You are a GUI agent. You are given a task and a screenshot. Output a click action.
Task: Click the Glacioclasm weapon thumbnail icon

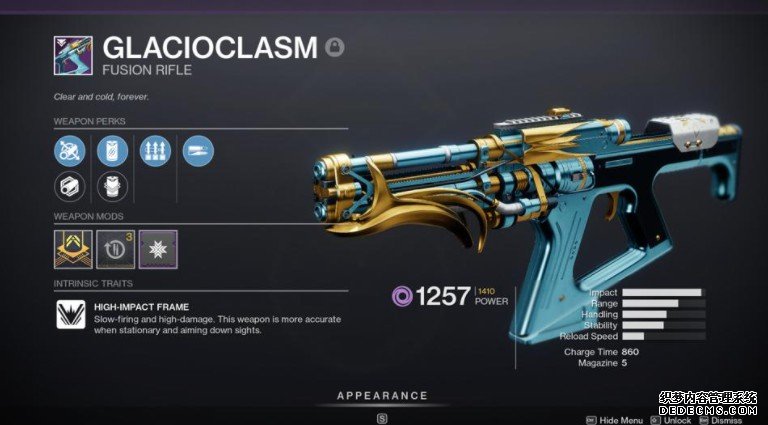[x=73, y=57]
